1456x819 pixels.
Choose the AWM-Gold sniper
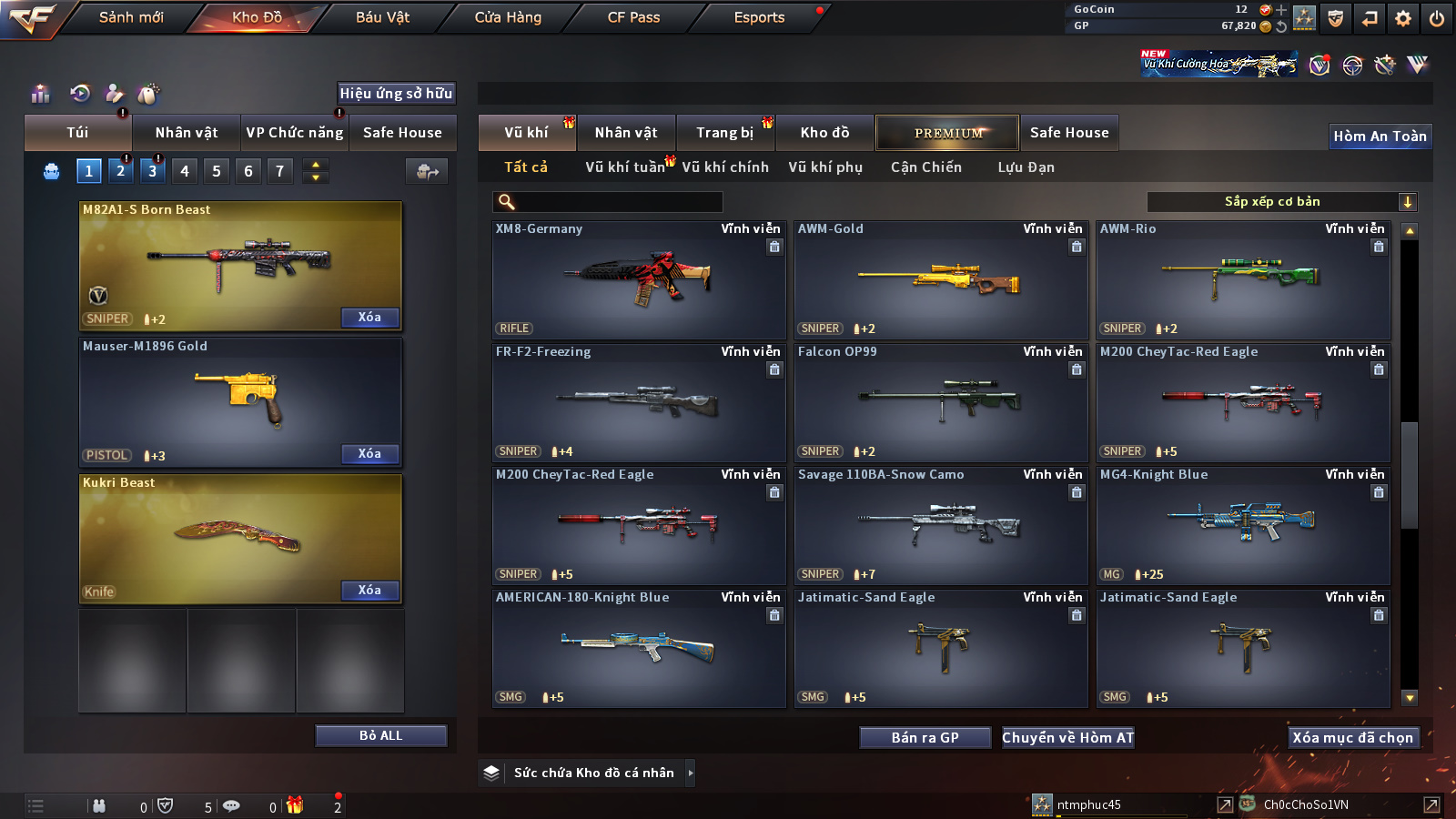pos(941,280)
